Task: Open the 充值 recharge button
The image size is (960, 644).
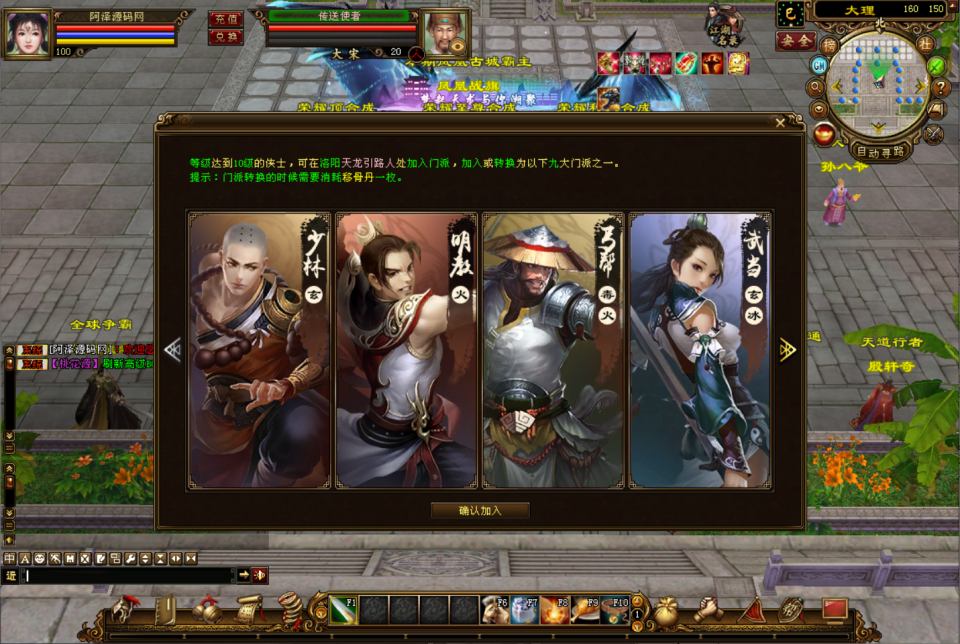Action: 225,19
